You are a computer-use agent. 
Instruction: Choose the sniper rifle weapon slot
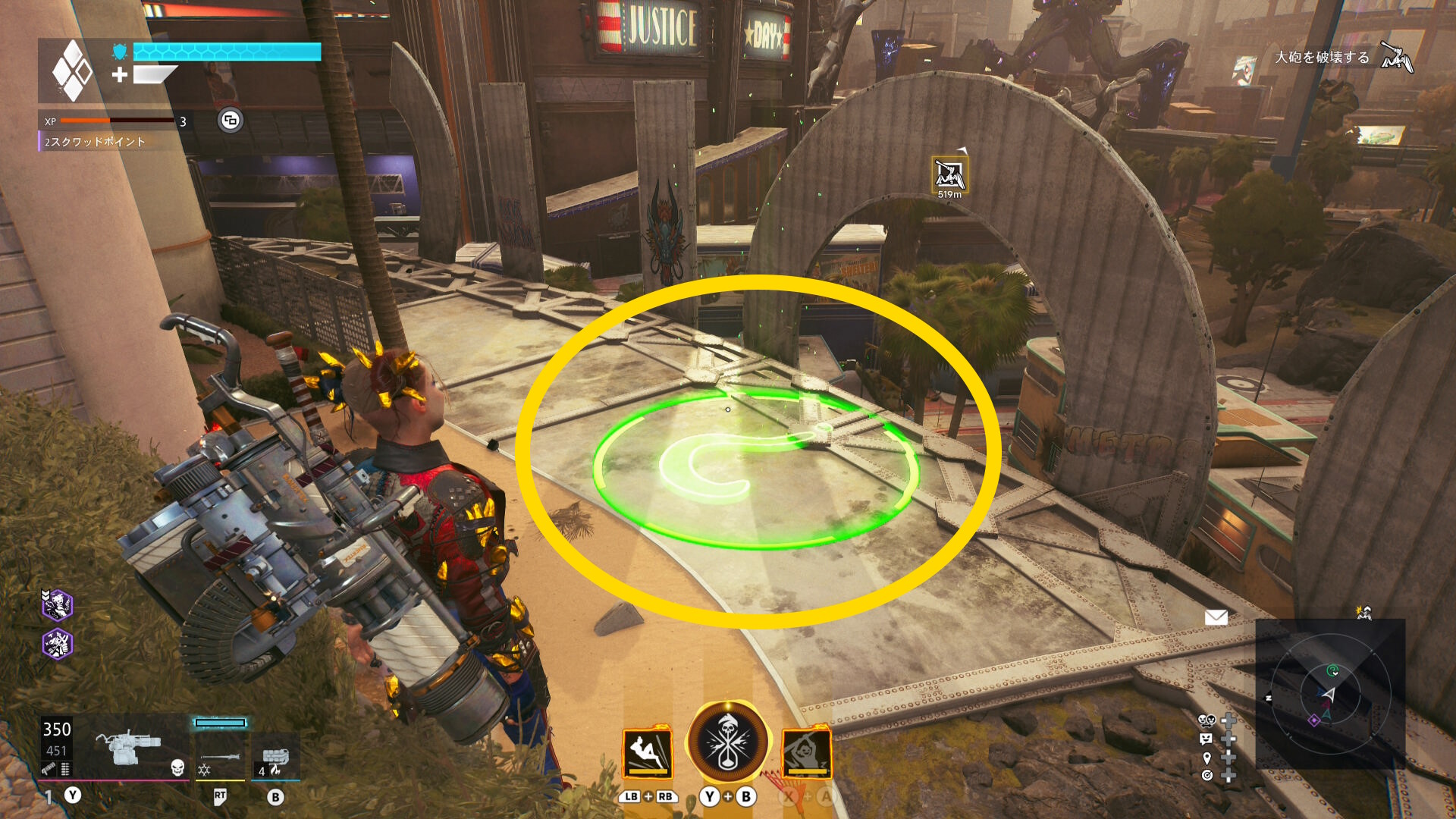pos(220,756)
